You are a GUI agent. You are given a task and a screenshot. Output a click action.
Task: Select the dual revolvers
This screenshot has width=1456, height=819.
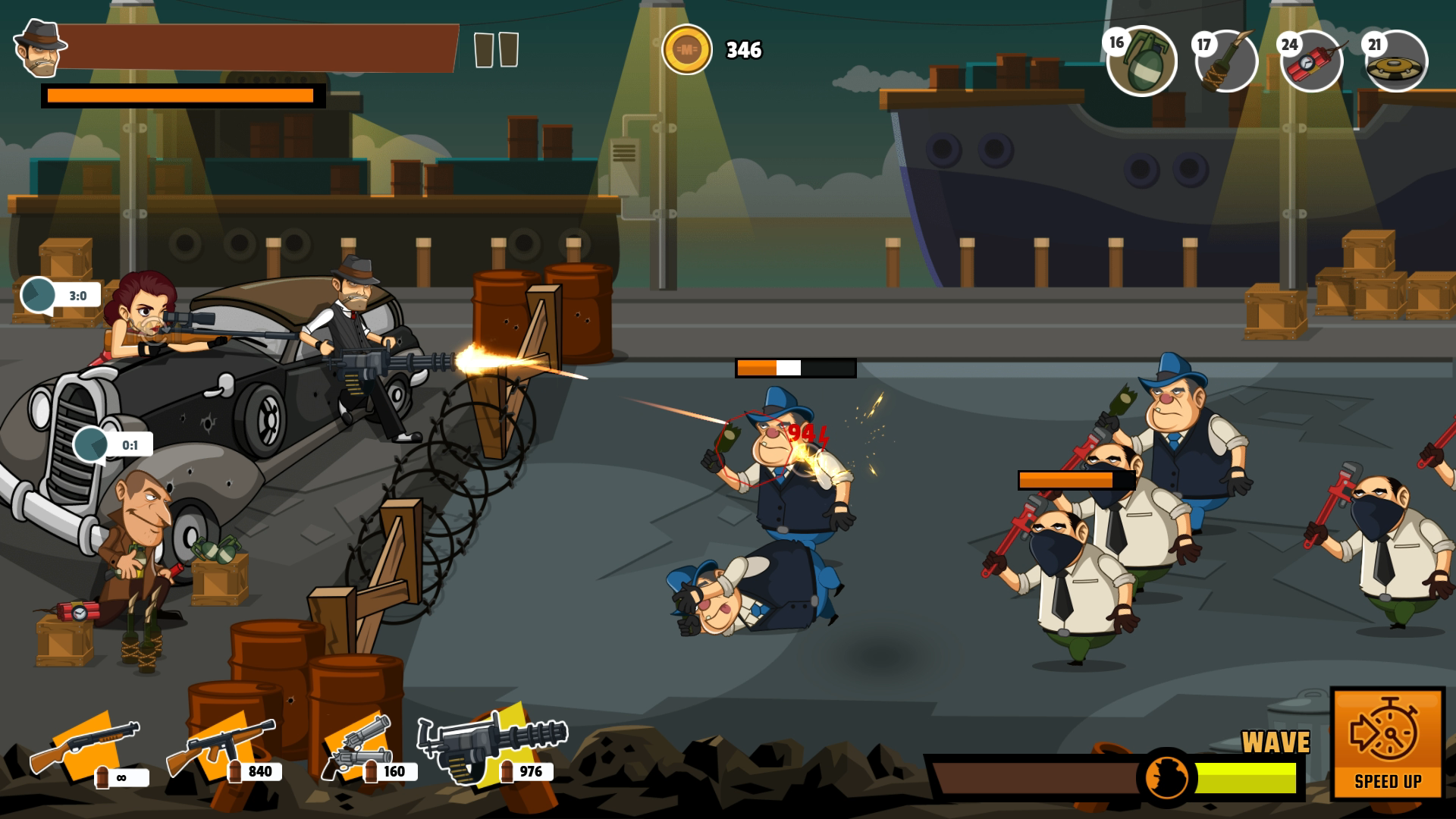[356, 747]
